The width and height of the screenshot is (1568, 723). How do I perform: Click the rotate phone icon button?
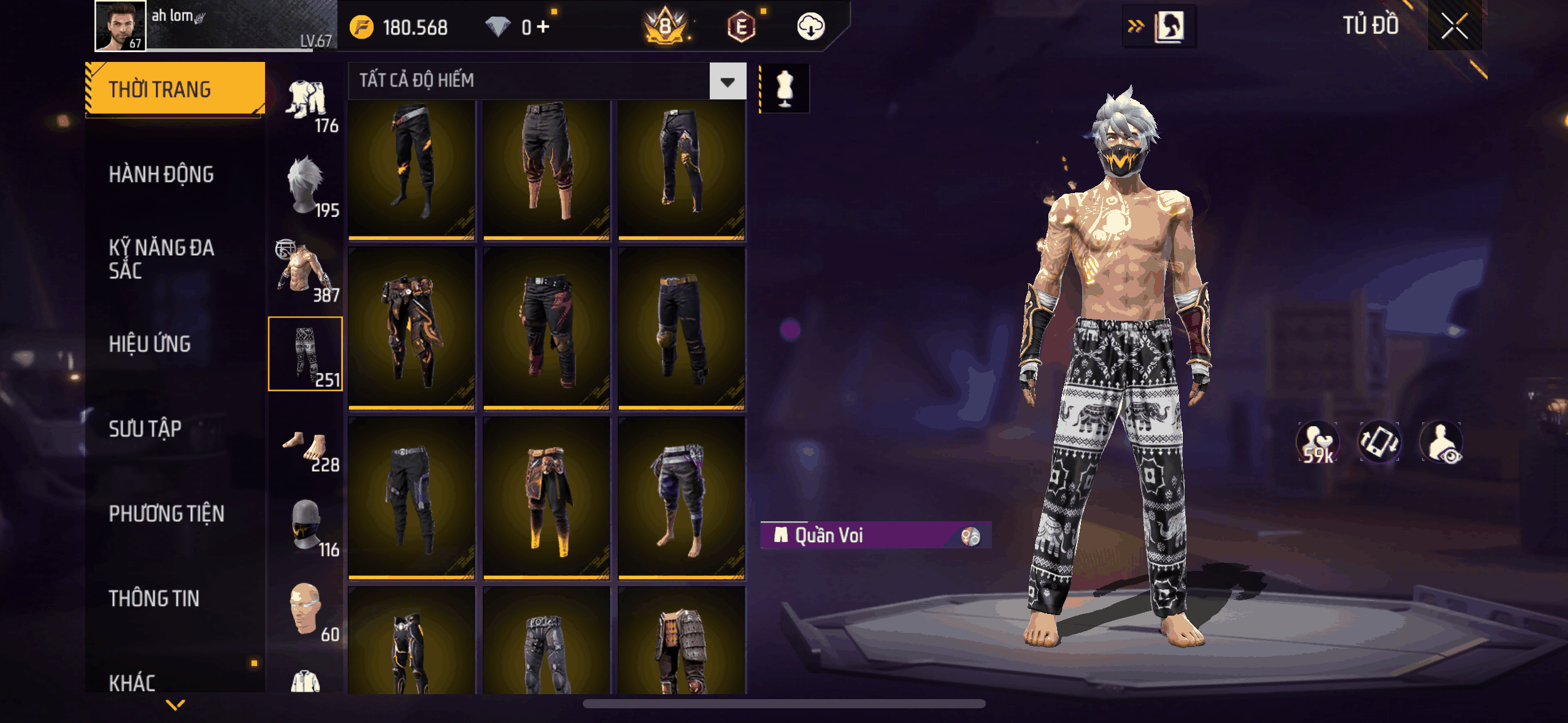pos(1379,442)
